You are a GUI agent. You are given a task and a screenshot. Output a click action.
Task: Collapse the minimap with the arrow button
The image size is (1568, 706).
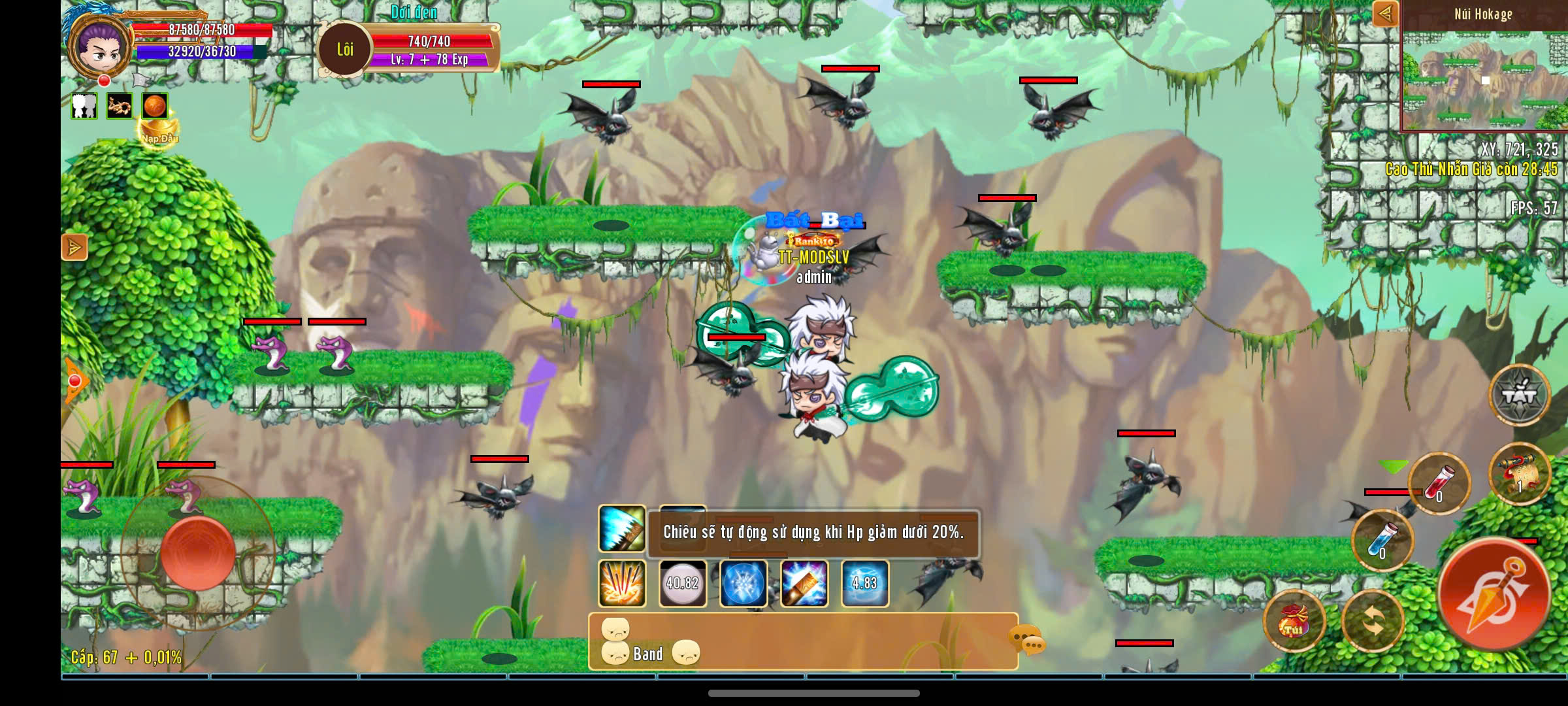(1385, 14)
